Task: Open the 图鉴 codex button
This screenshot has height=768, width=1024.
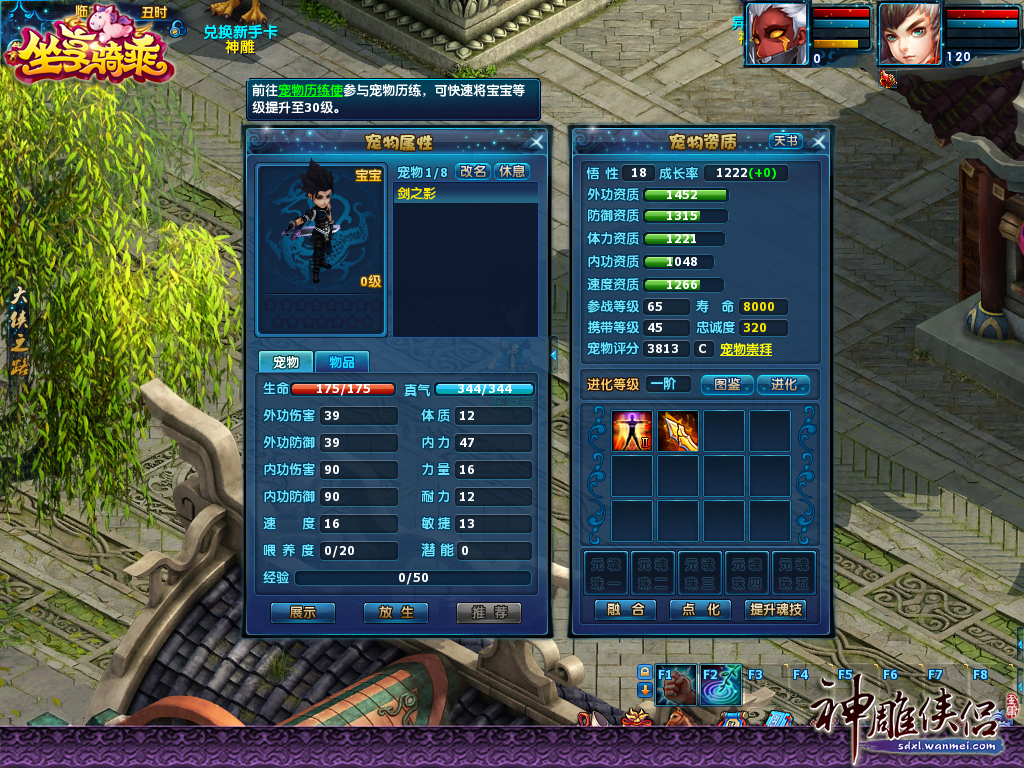Action: [727, 384]
